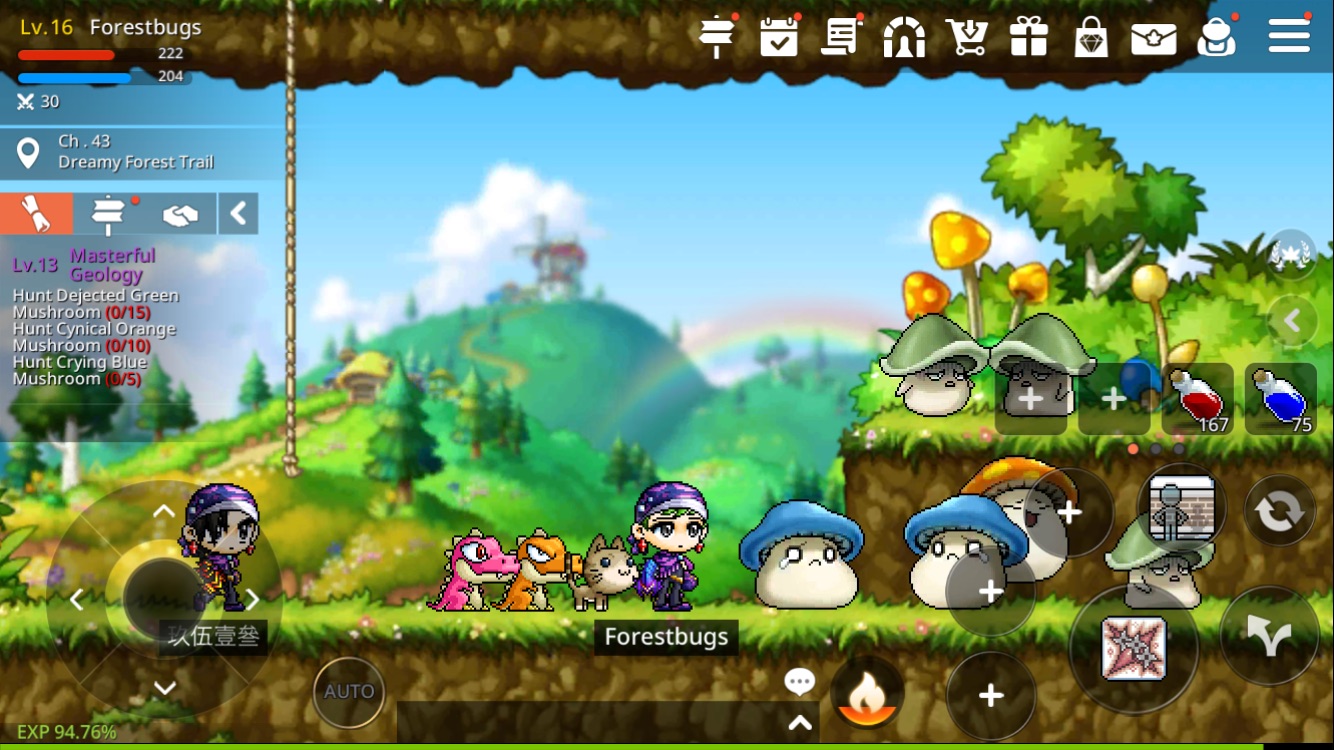1334x750 pixels.
Task: Open the daily attendance calendar icon
Action: 779,36
